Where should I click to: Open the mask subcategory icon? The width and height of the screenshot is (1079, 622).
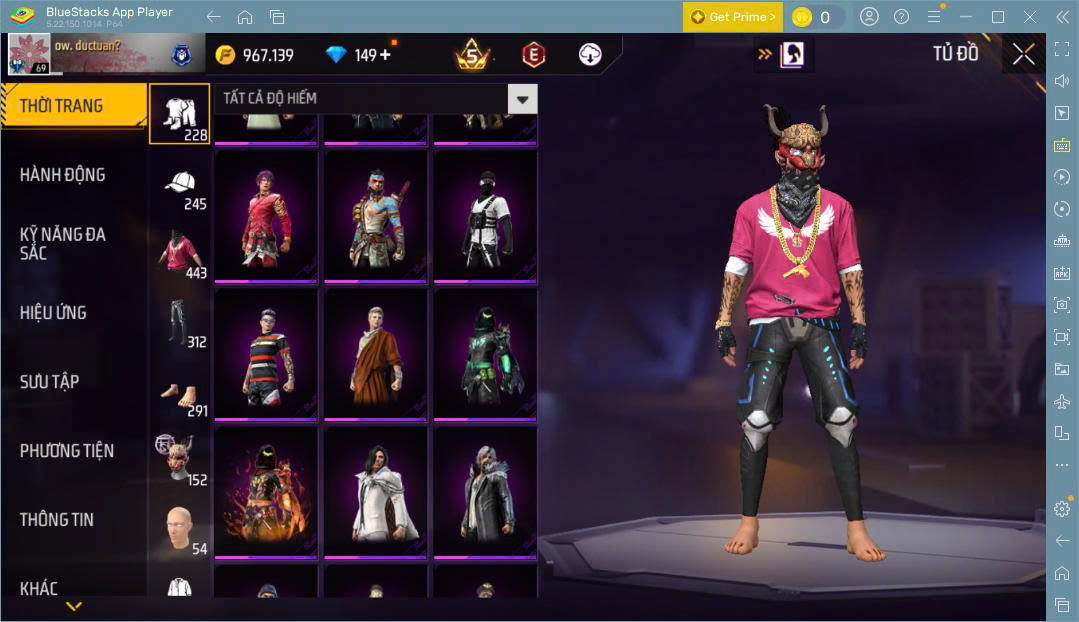pyautogui.click(x=180, y=460)
